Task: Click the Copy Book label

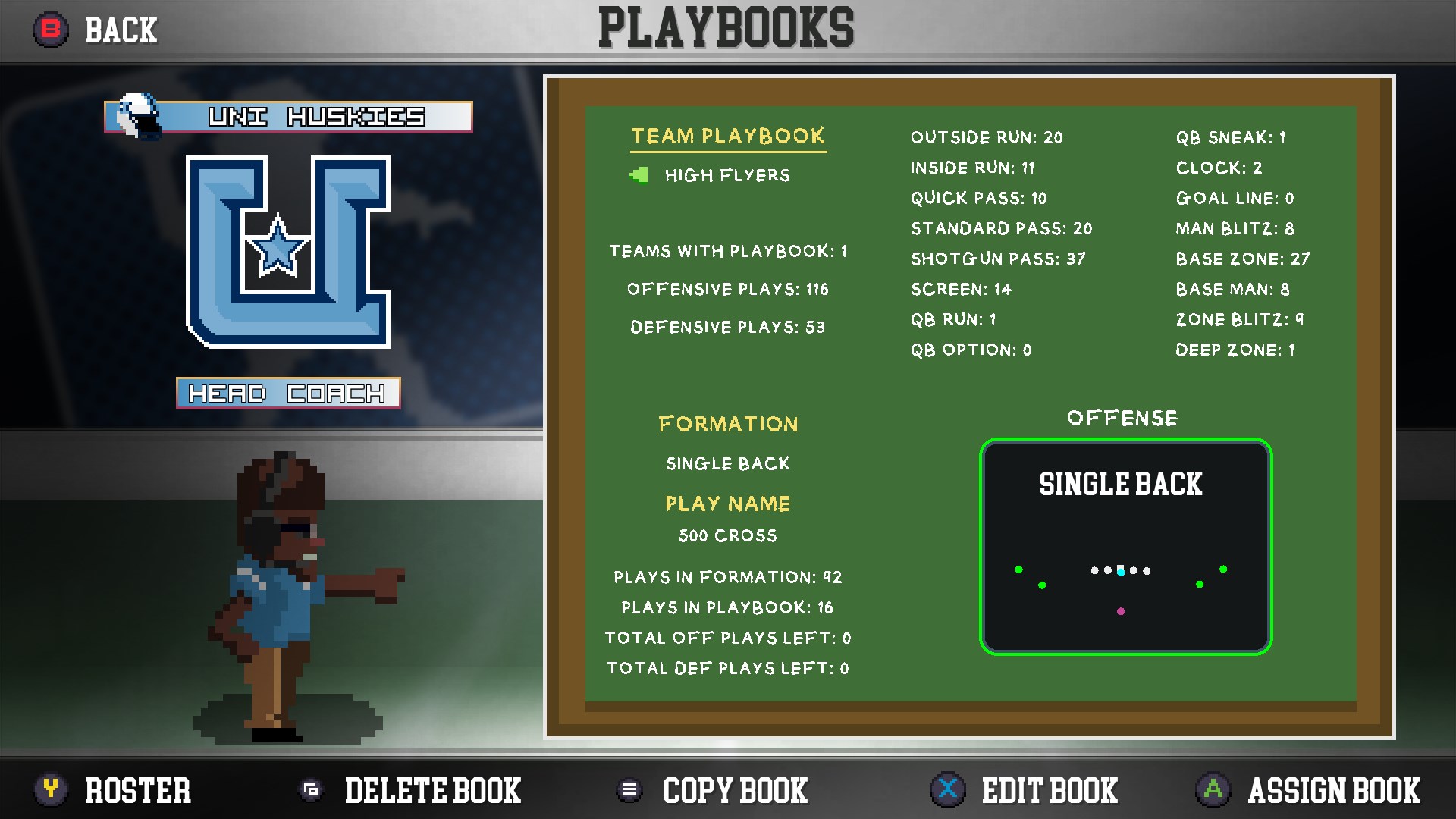Action: click(x=734, y=790)
